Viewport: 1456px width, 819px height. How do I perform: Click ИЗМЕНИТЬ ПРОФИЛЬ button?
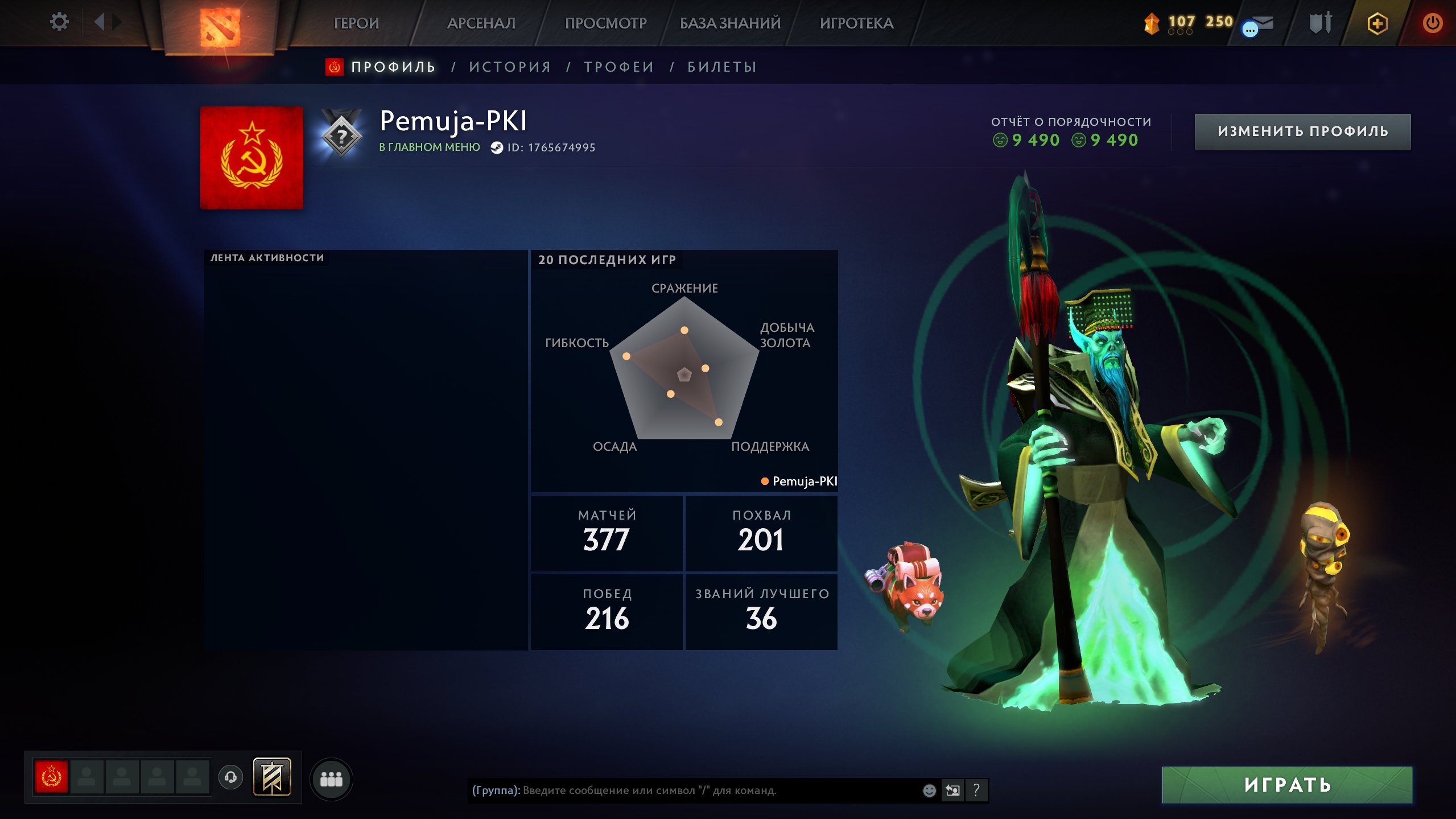[1302, 131]
